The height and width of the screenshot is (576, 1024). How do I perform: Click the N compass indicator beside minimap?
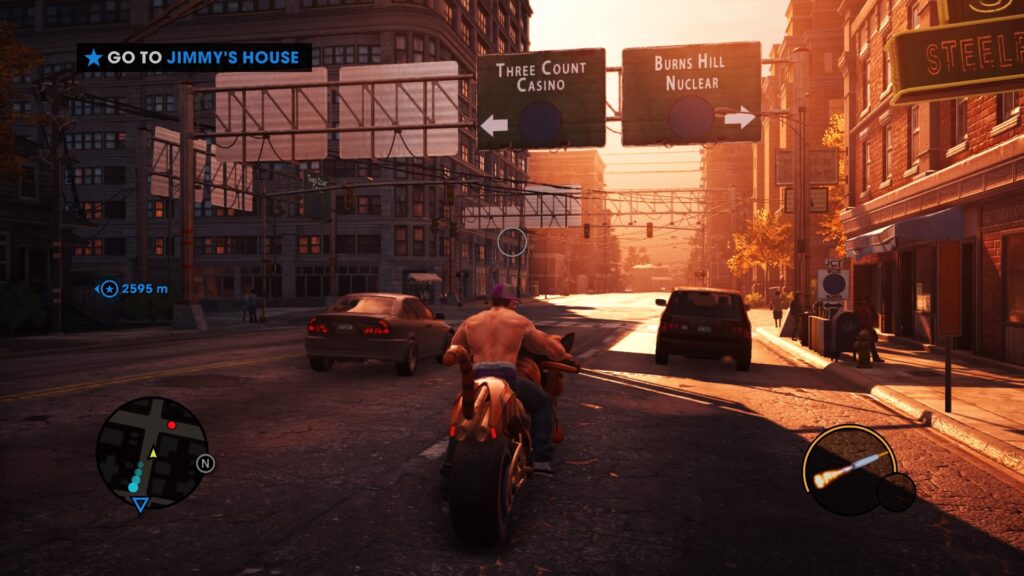pos(206,463)
